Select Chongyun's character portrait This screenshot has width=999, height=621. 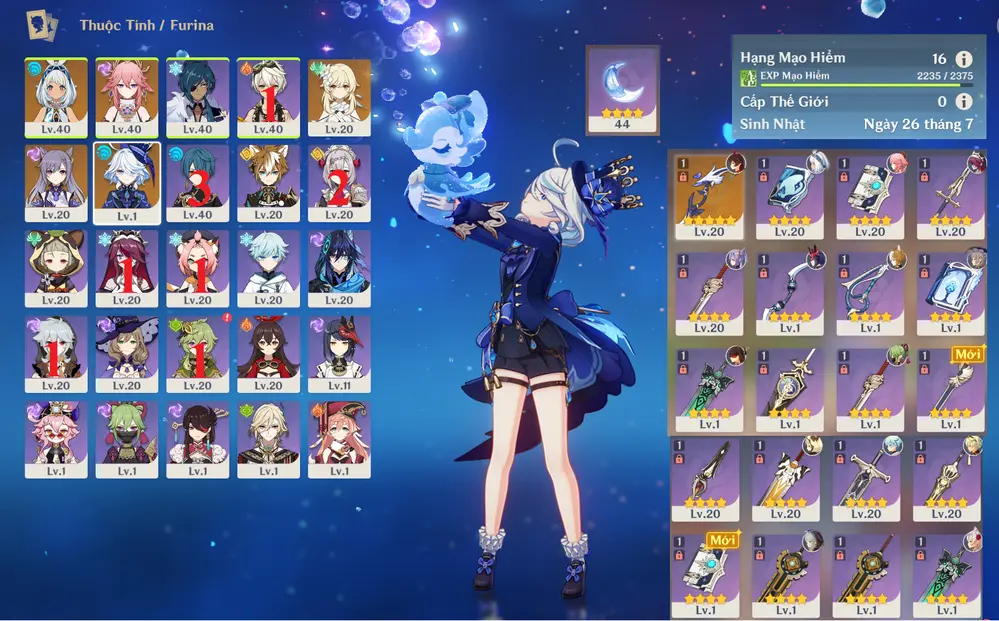268,267
